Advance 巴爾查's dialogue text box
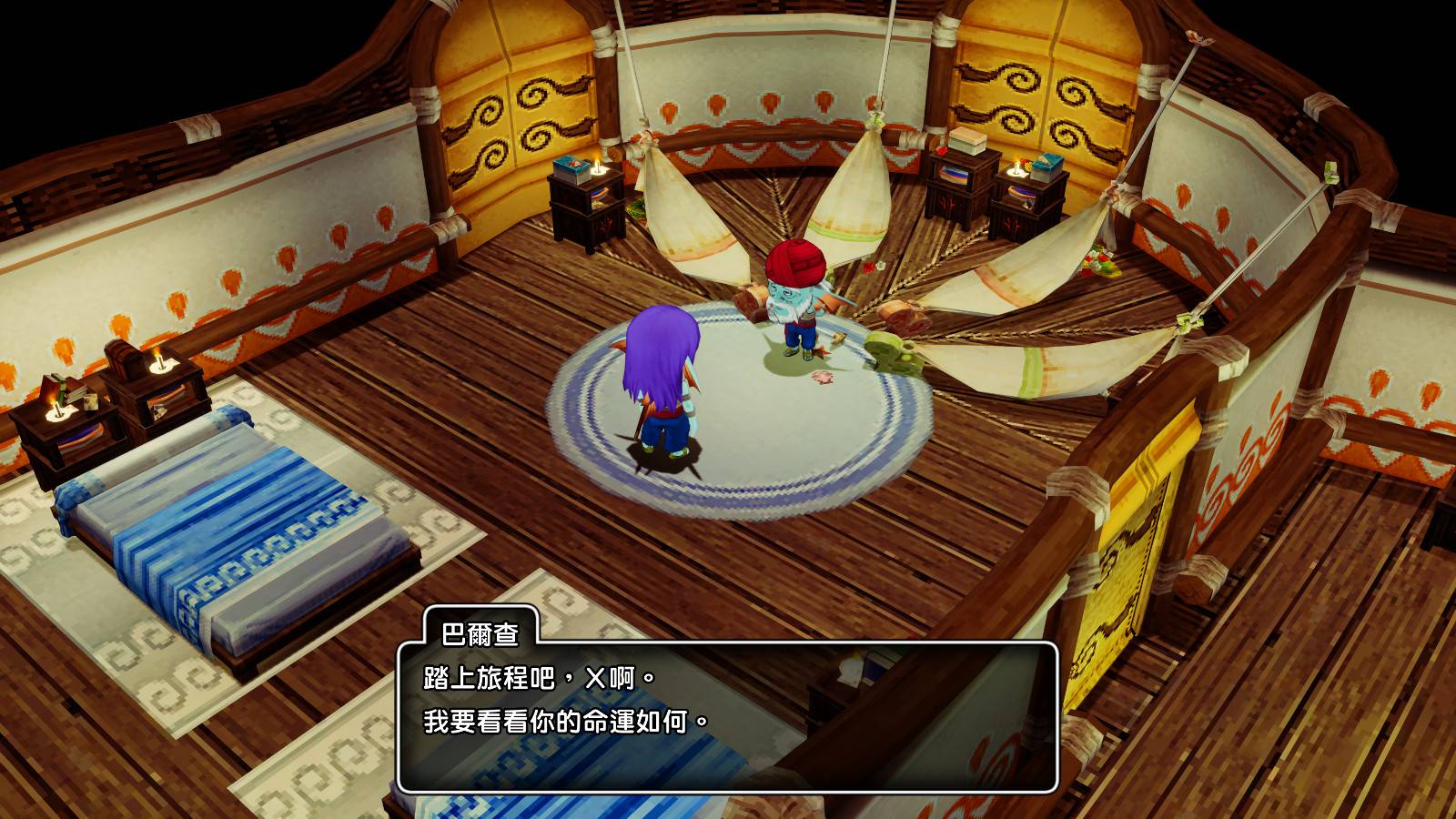Screen dimensions: 1456x819 pos(726,716)
